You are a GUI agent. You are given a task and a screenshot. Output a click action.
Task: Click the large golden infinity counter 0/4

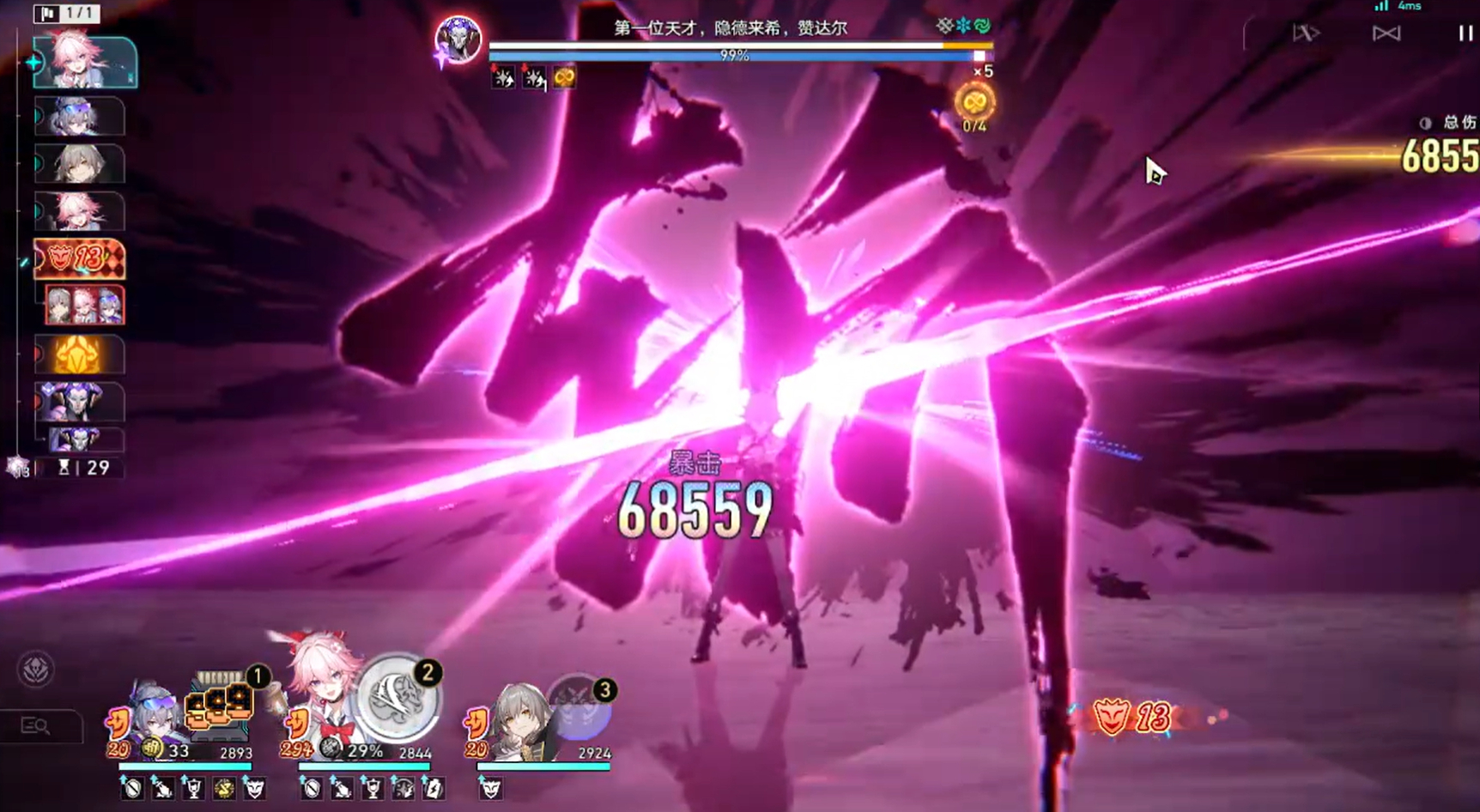[x=974, y=105]
